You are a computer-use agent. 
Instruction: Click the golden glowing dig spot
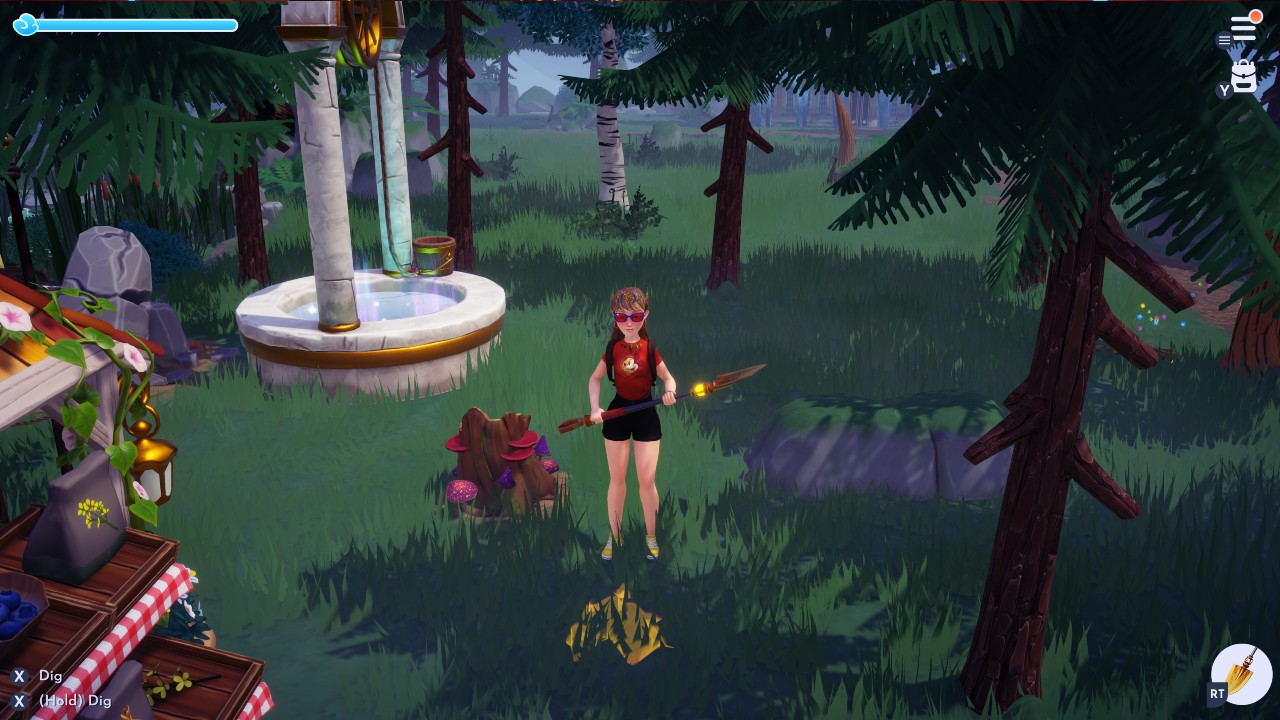(615, 625)
